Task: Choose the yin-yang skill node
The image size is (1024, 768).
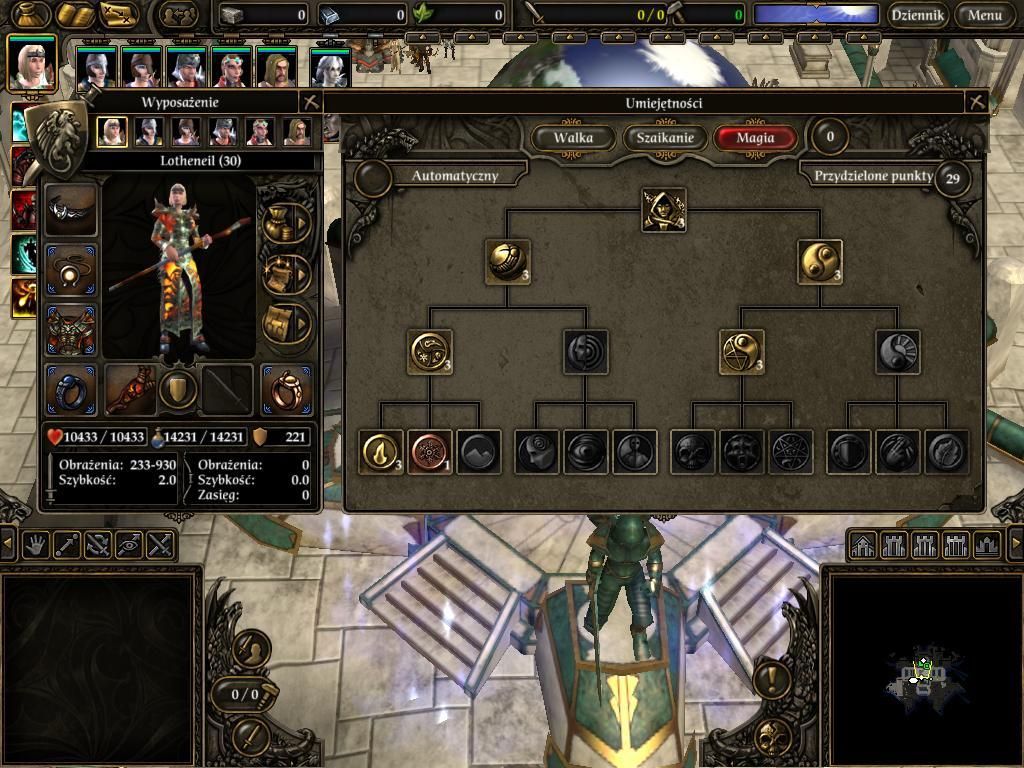Action: 820,262
